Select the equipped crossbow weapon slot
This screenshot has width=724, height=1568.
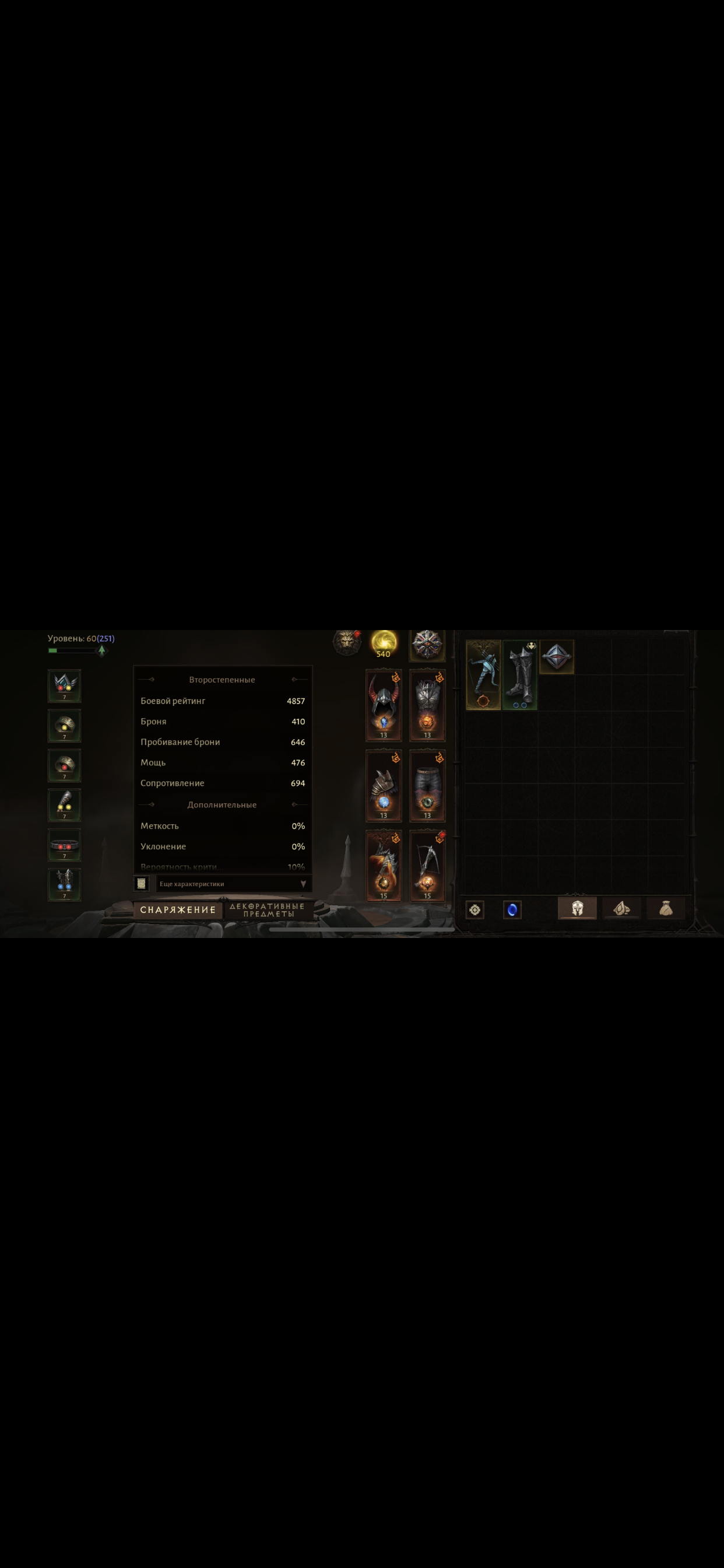coord(427,865)
